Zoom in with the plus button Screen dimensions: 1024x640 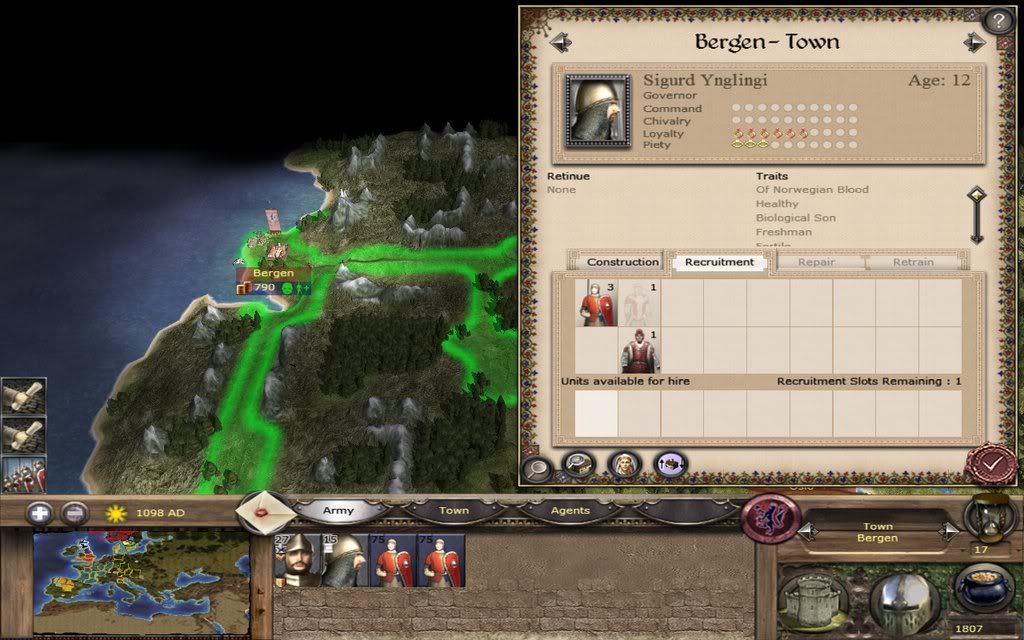tap(40, 513)
